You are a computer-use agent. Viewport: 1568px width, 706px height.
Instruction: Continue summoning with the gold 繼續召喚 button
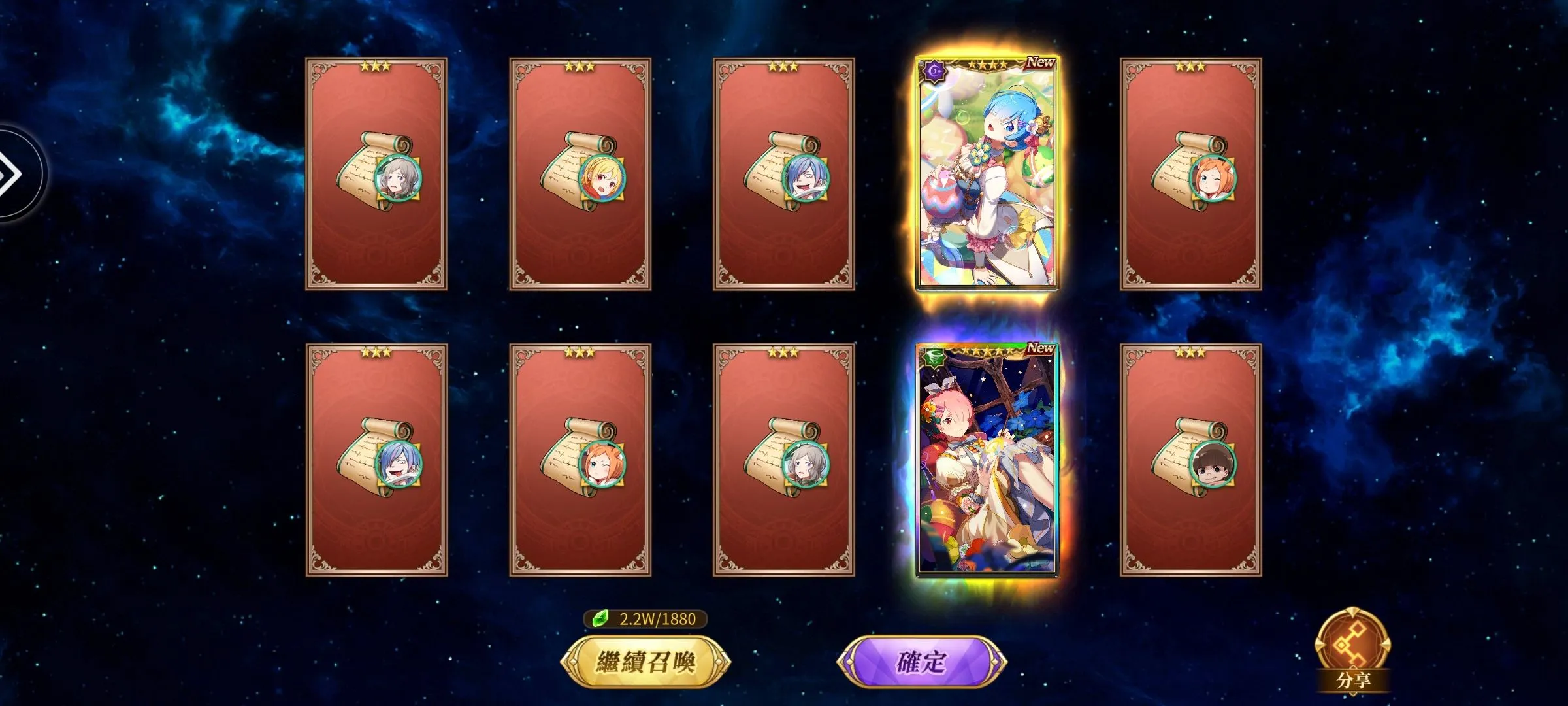[645, 662]
